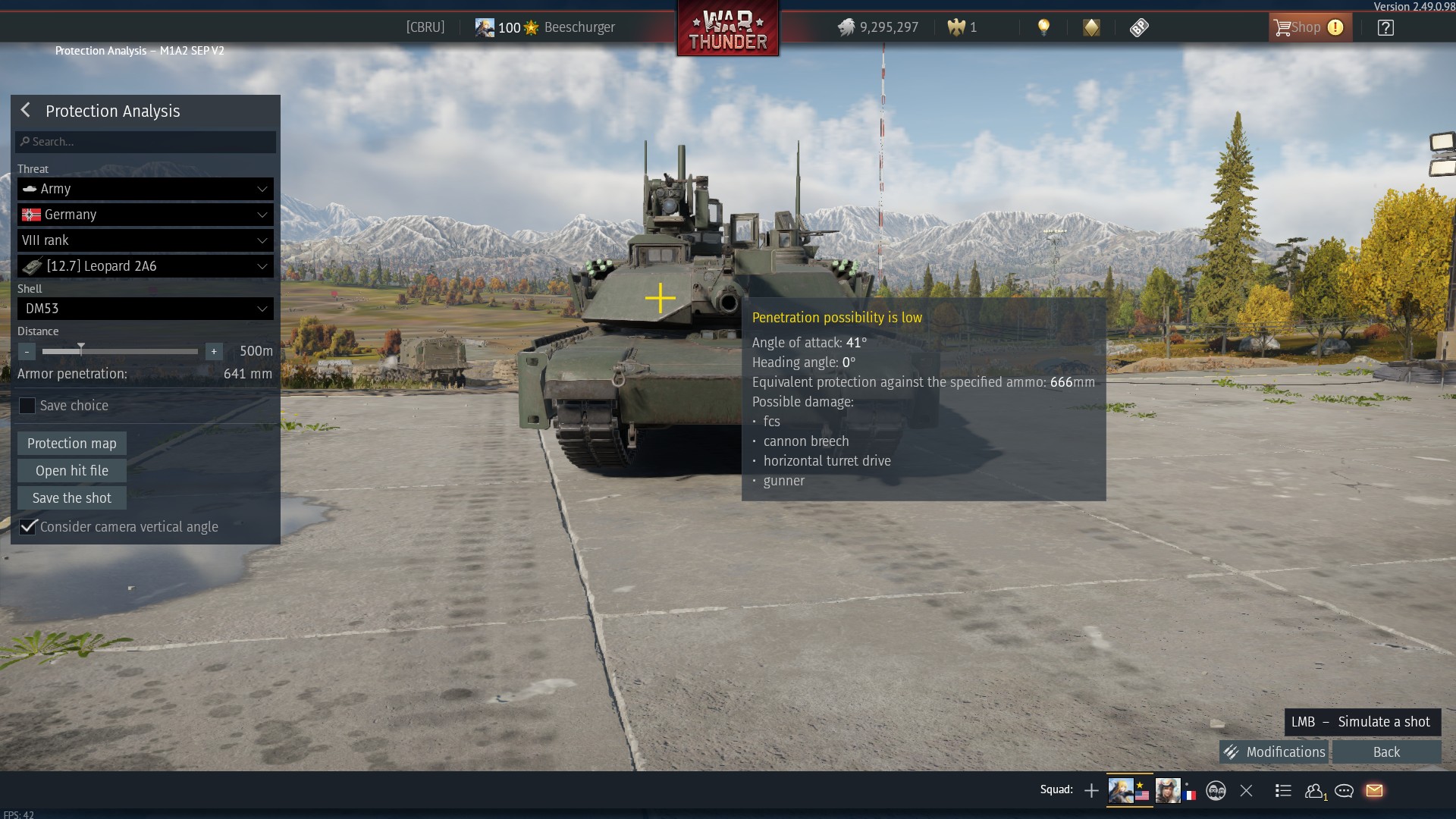Click Save the shot button
This screenshot has height=819, width=1456.
pos(72,498)
